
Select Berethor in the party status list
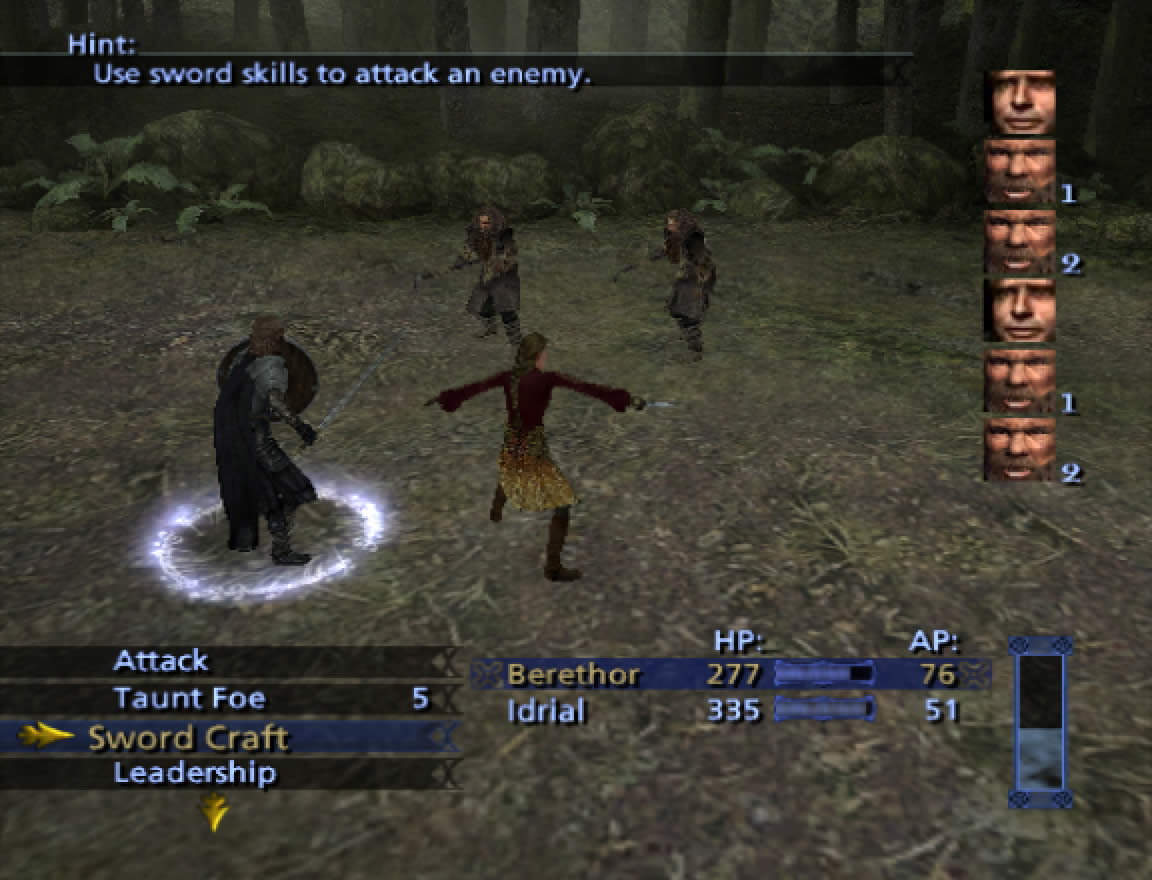point(573,674)
